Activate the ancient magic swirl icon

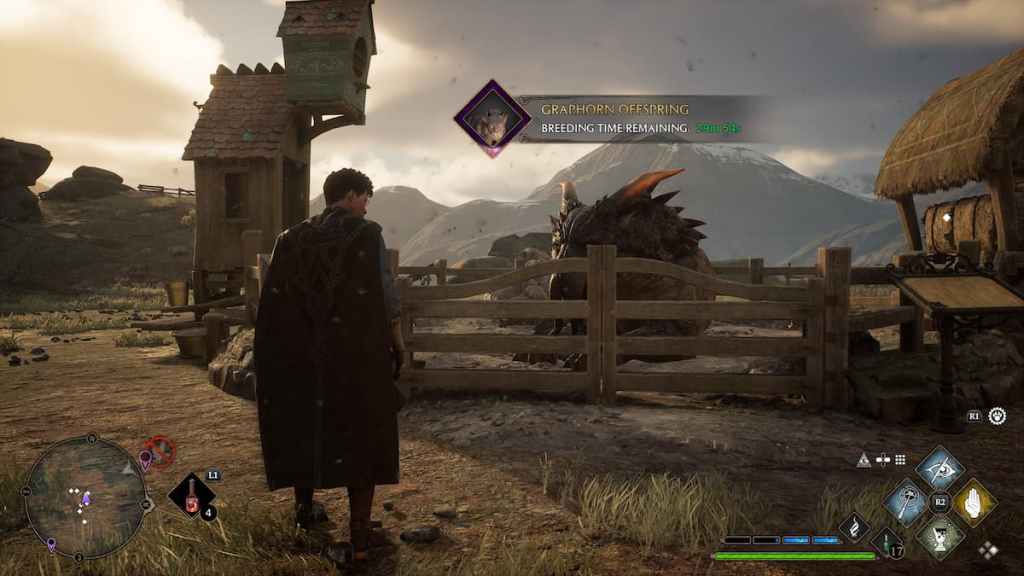click(x=854, y=527)
